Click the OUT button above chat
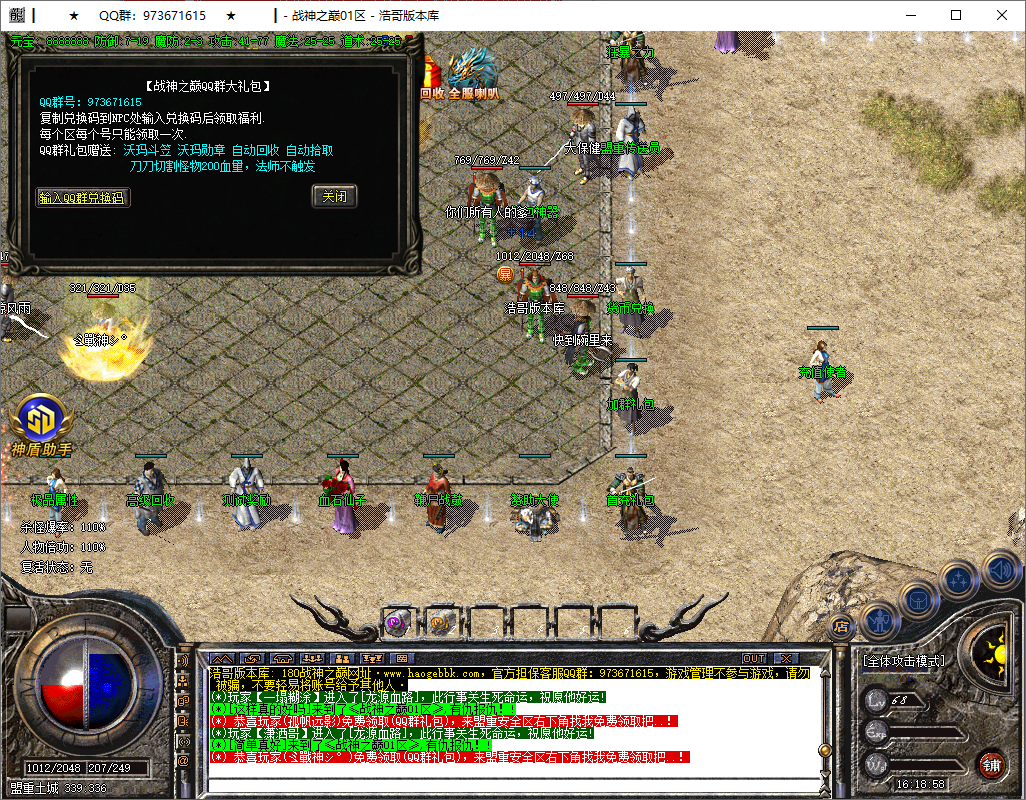The width and height of the screenshot is (1026, 800). (754, 658)
